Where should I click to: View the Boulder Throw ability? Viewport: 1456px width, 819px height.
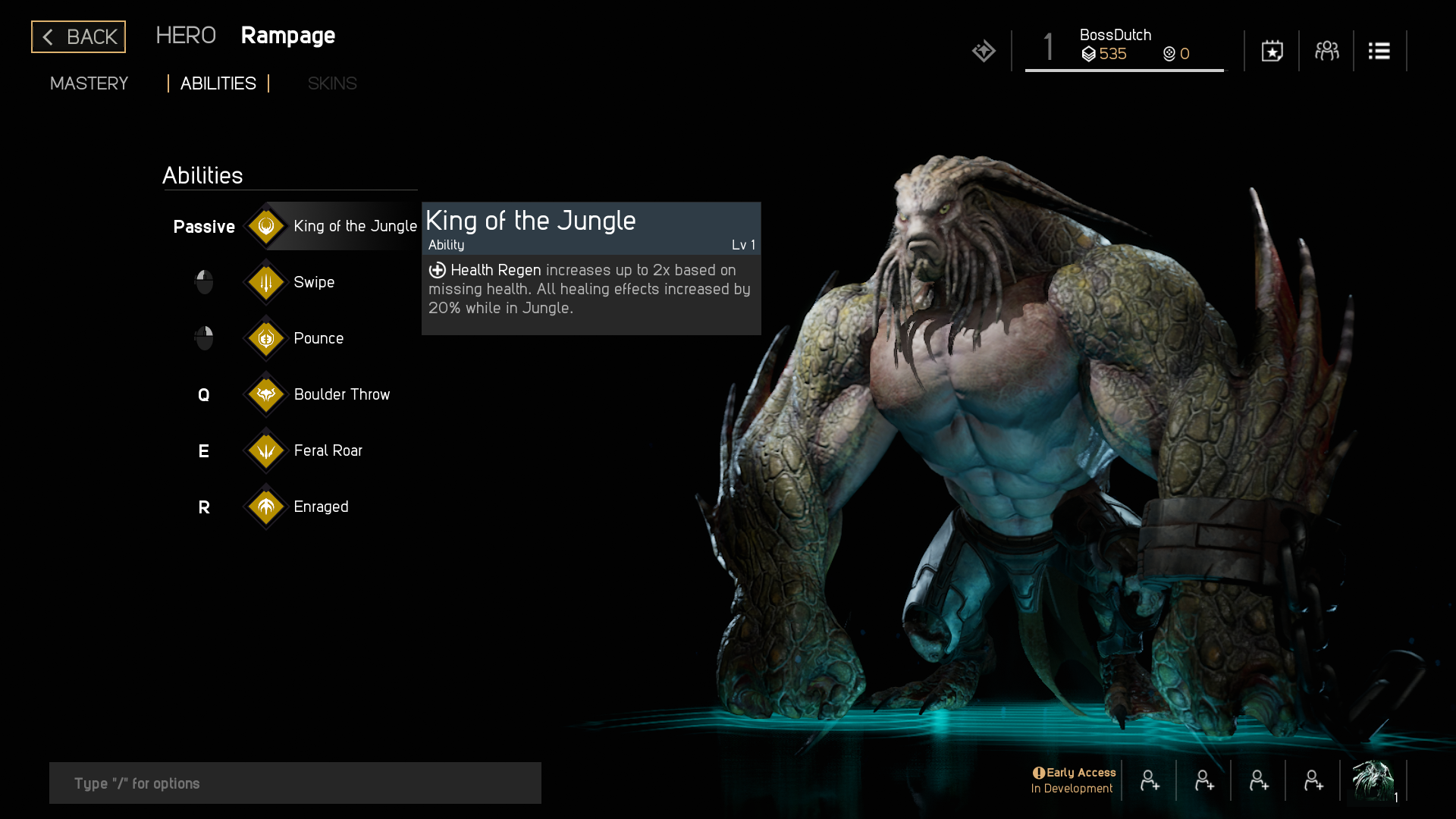(340, 394)
